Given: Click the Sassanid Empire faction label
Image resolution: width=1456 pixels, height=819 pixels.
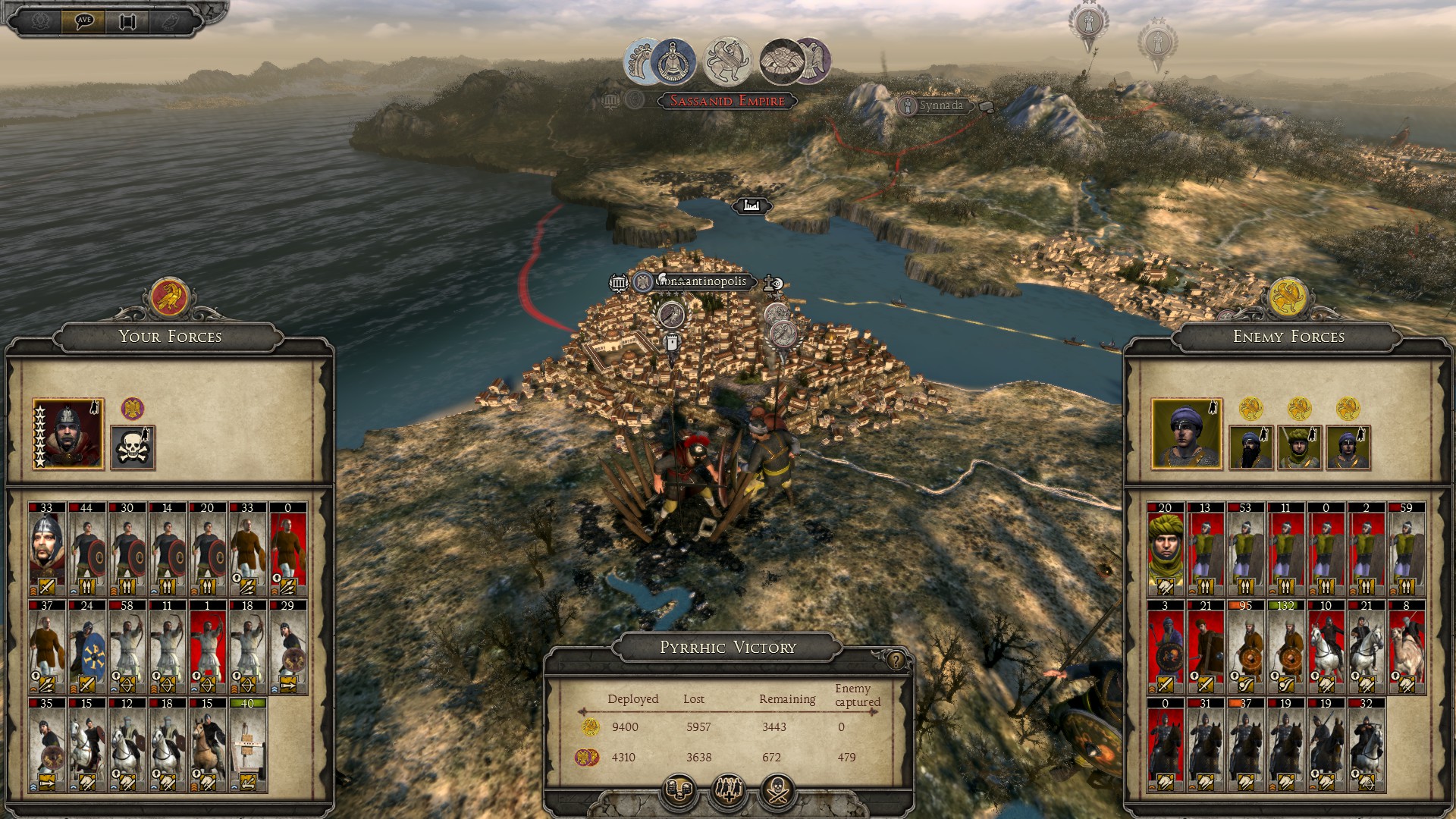Looking at the screenshot, I should (x=727, y=101).
